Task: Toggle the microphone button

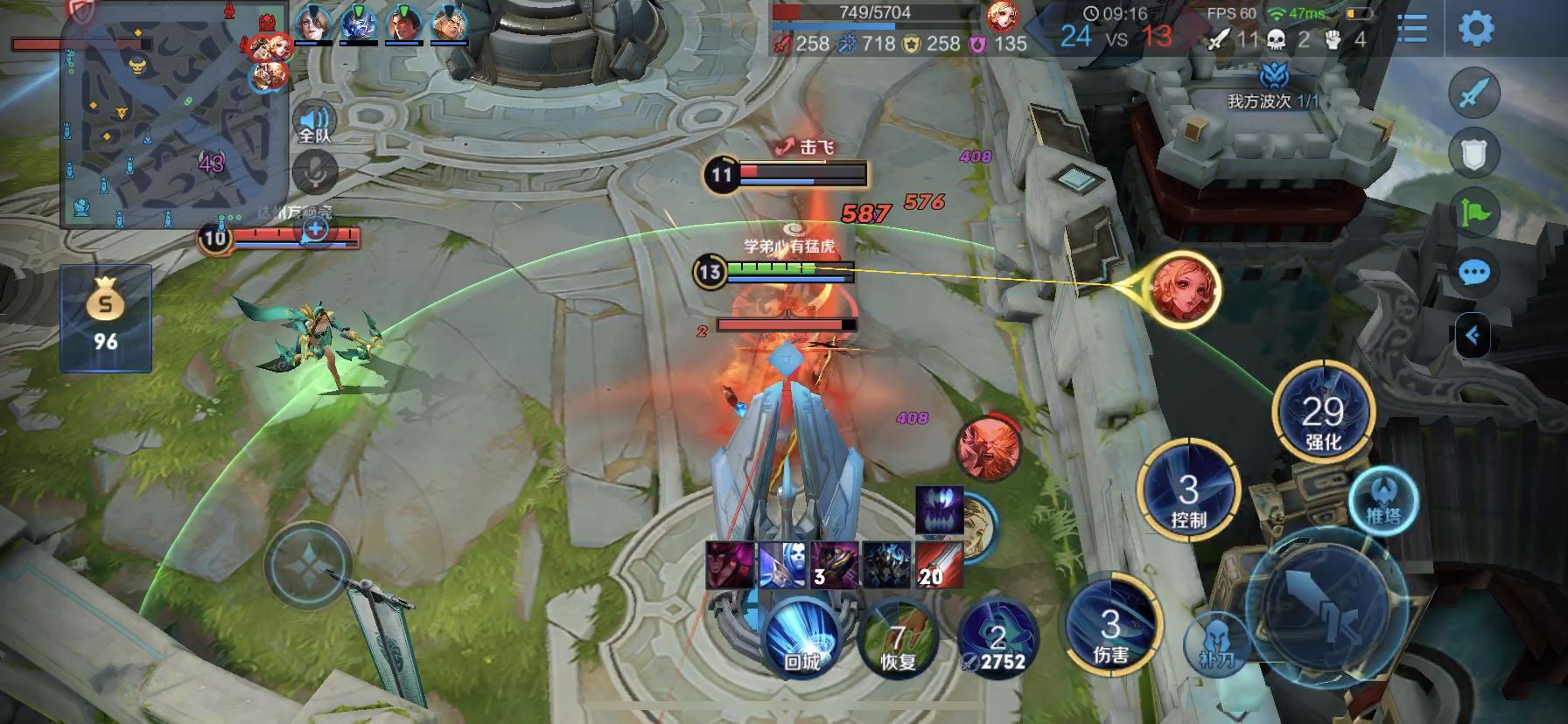Action: click(x=314, y=171)
